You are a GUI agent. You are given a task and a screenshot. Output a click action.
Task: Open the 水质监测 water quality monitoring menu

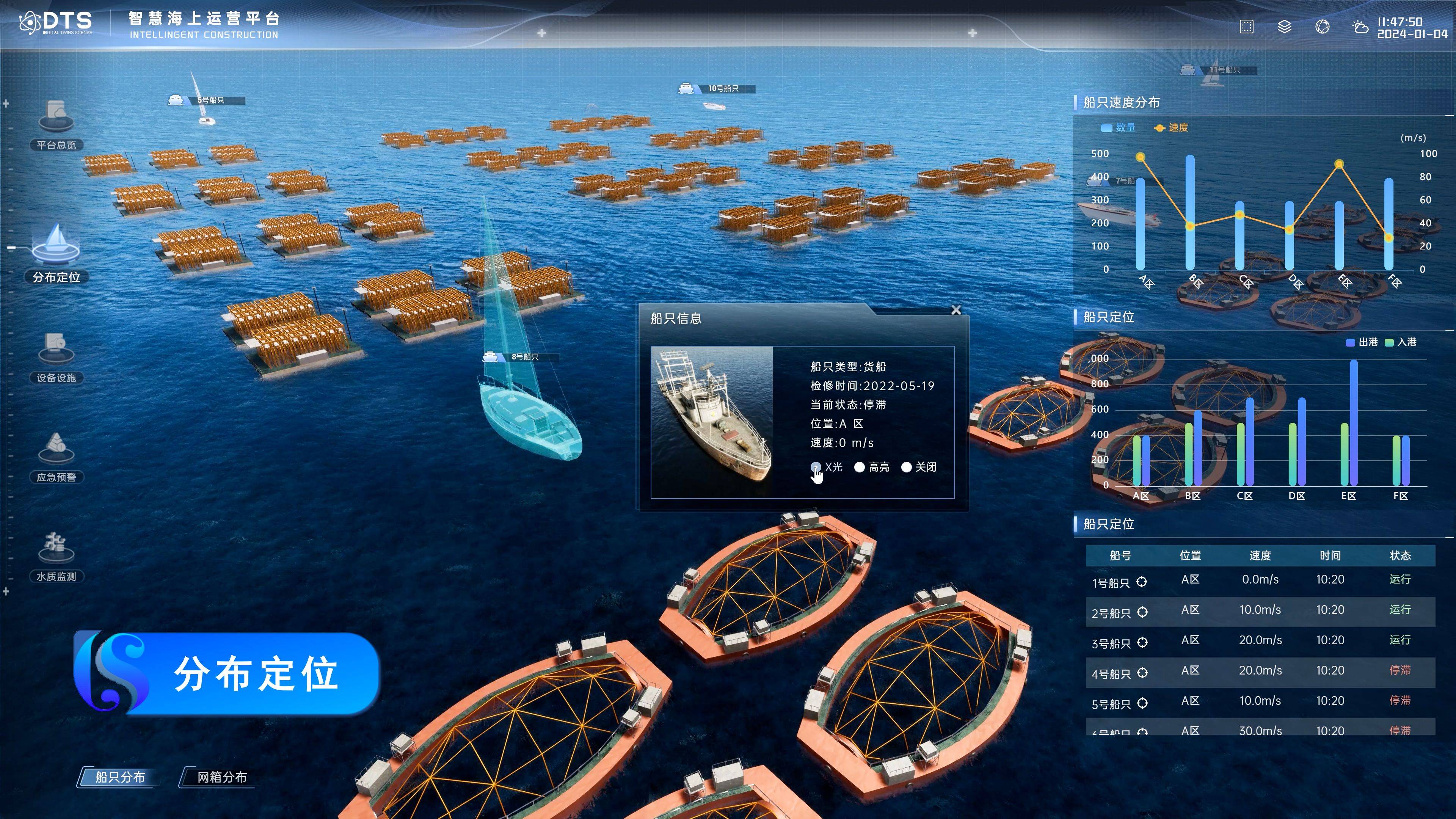pos(56,557)
